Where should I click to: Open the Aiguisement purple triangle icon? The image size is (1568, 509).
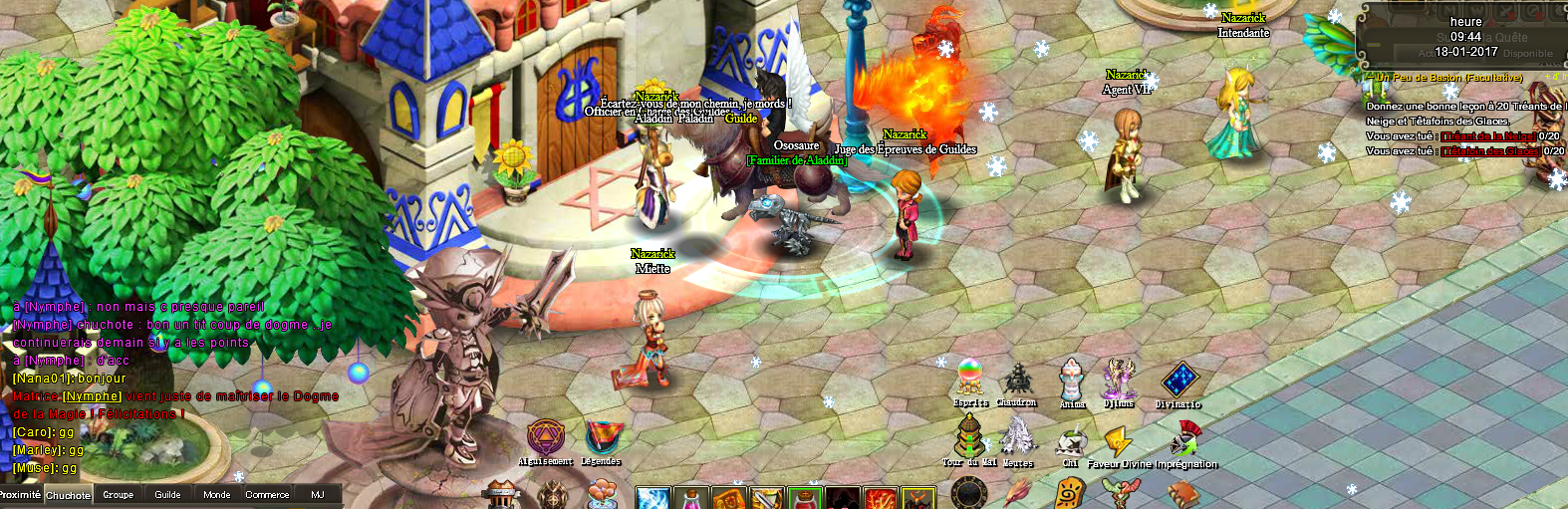coord(545,436)
